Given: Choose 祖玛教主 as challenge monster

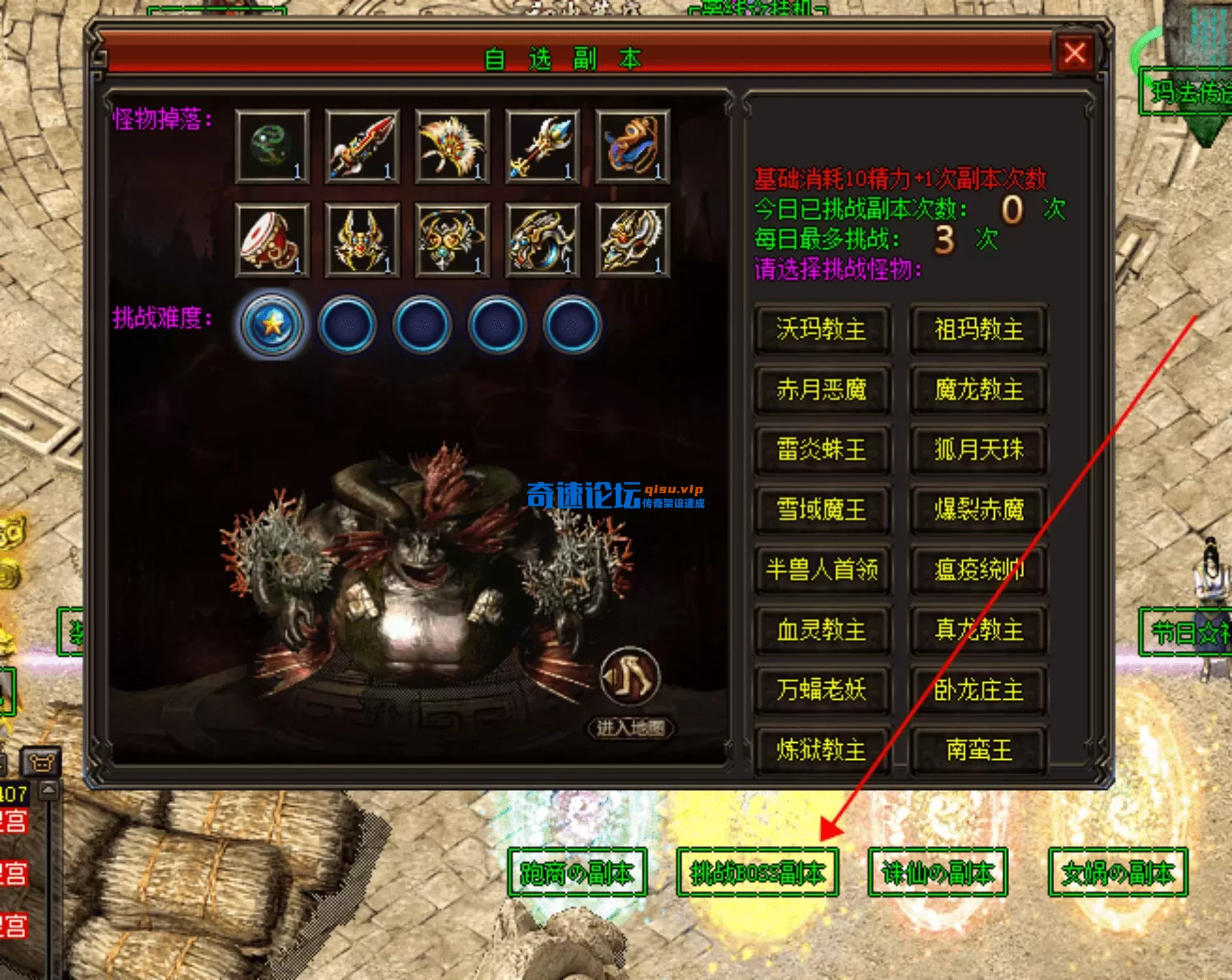Looking at the screenshot, I should pyautogui.click(x=978, y=329).
